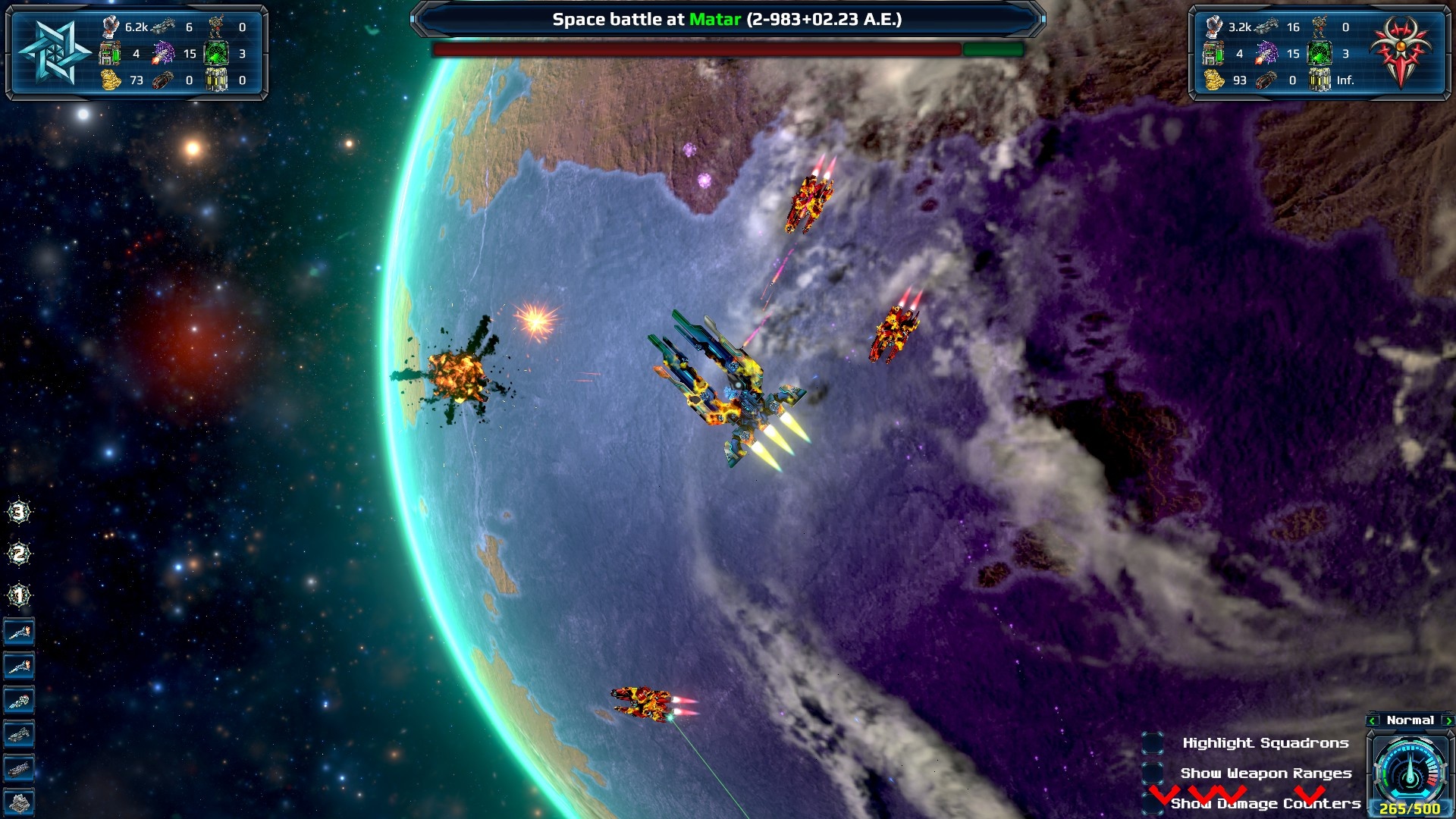Click the red spiked enemy faction emblem
This screenshot has height=819, width=1456.
coord(1400,51)
